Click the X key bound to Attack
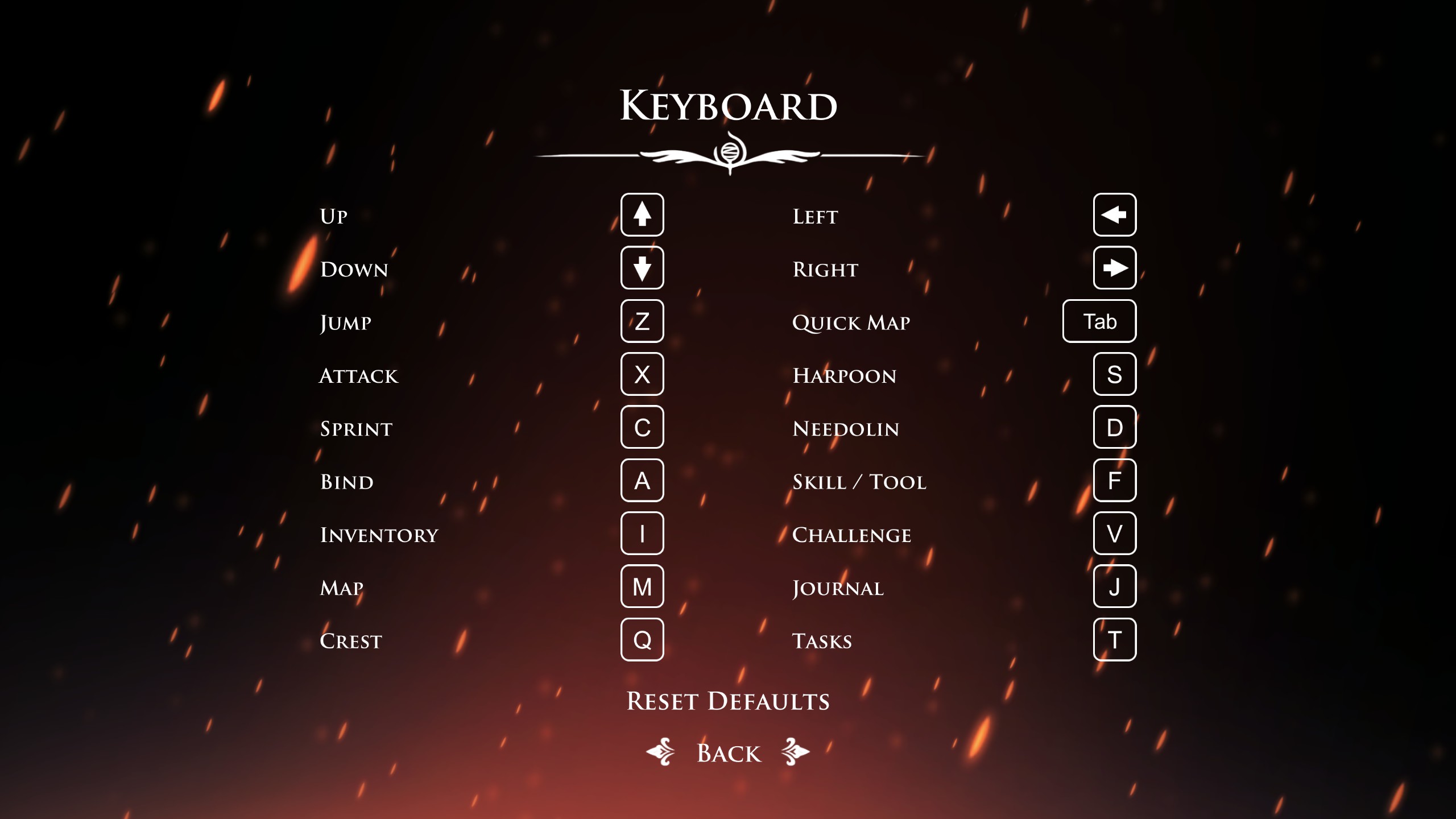This screenshot has width=1456, height=819. click(642, 374)
